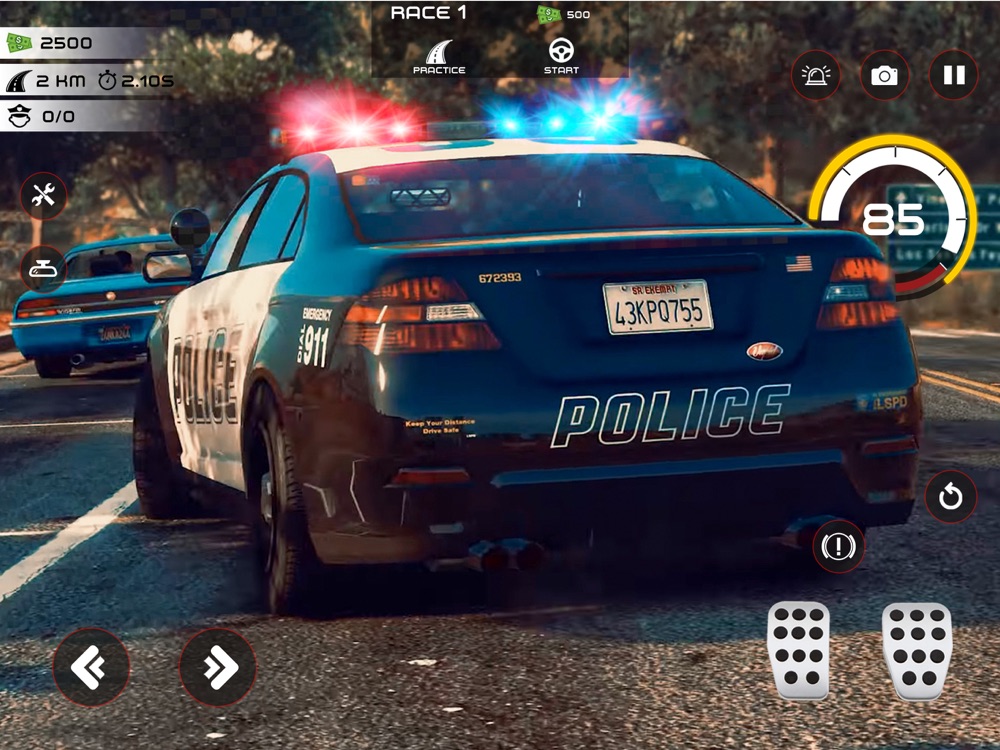Tap the car icon below the wrench

coord(44,268)
